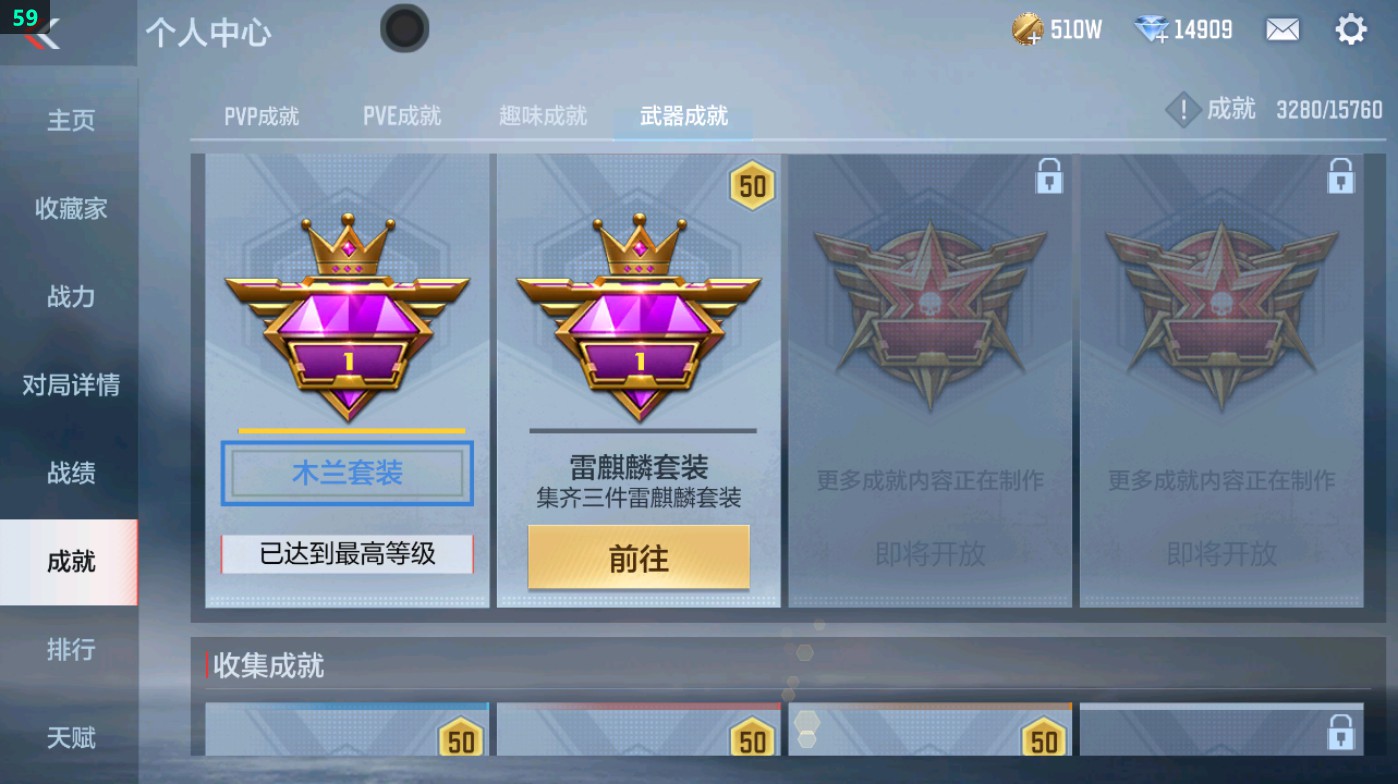The image size is (1398, 784).
Task: Click 已达到最高等级 under 木兰套装
Action: 346,553
